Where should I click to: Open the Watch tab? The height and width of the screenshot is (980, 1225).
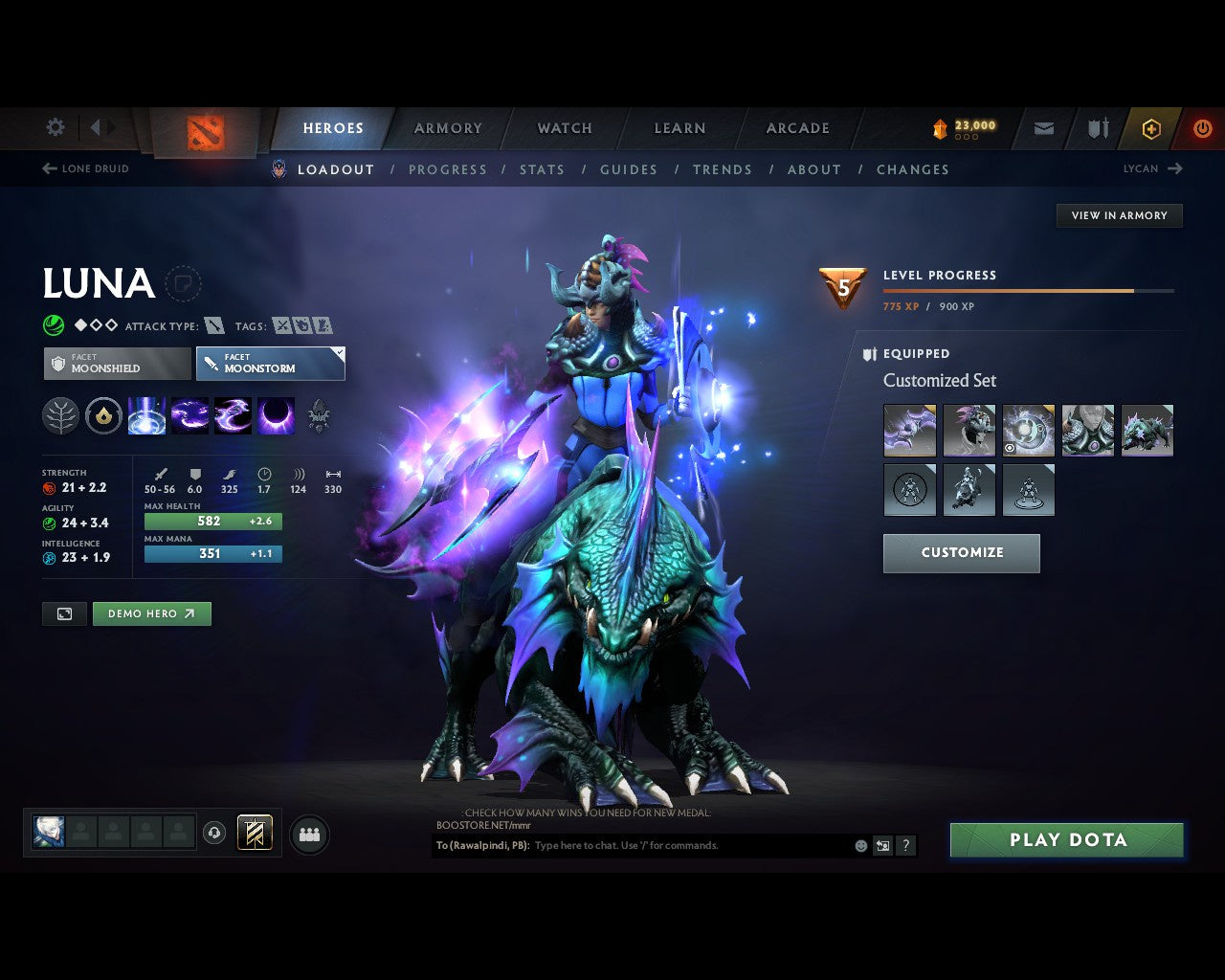coord(565,128)
